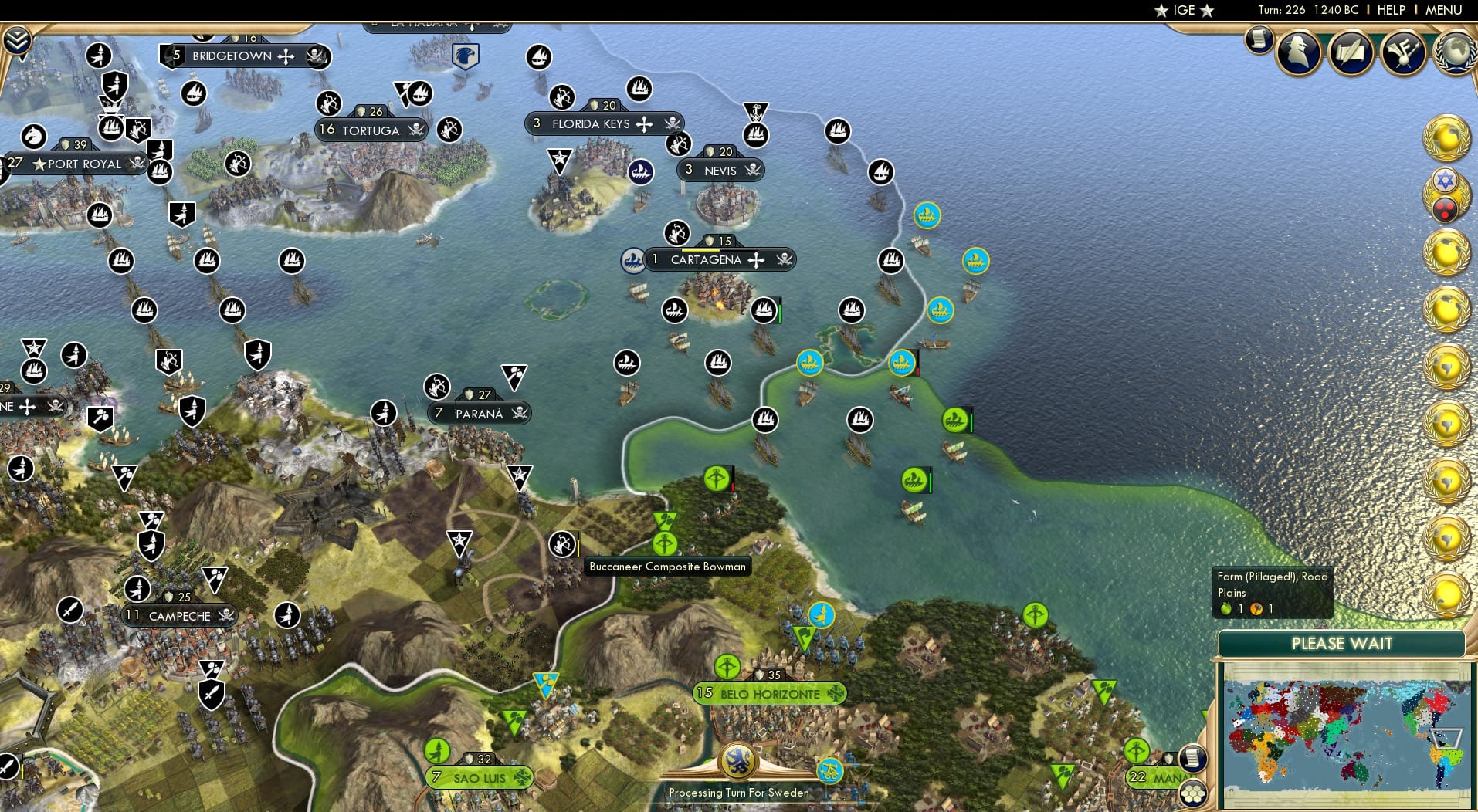Open the Espionage overview spy icon

coord(1299,52)
